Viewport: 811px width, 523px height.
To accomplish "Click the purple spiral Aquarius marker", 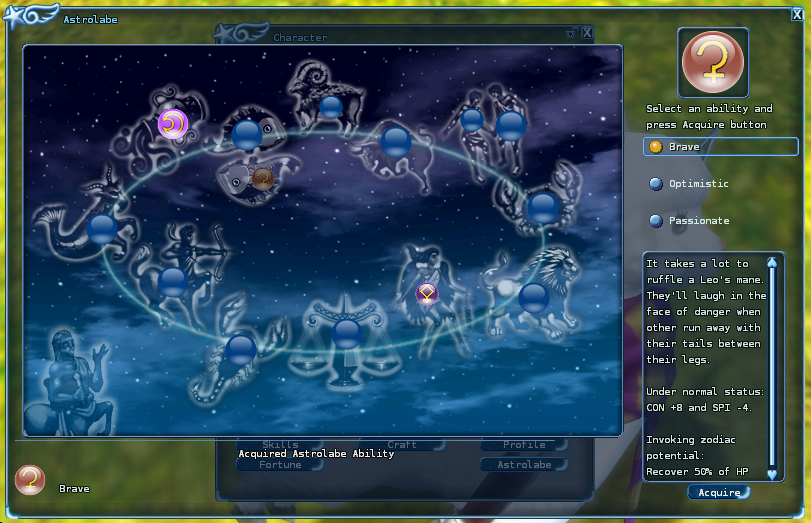I will tap(172, 124).
